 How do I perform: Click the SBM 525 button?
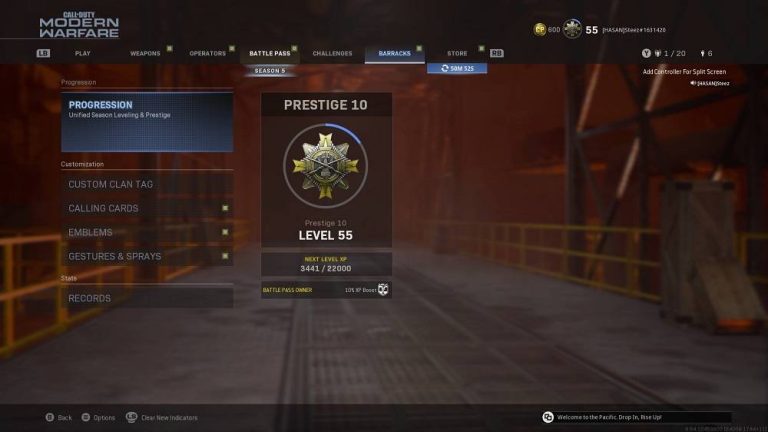coord(457,68)
